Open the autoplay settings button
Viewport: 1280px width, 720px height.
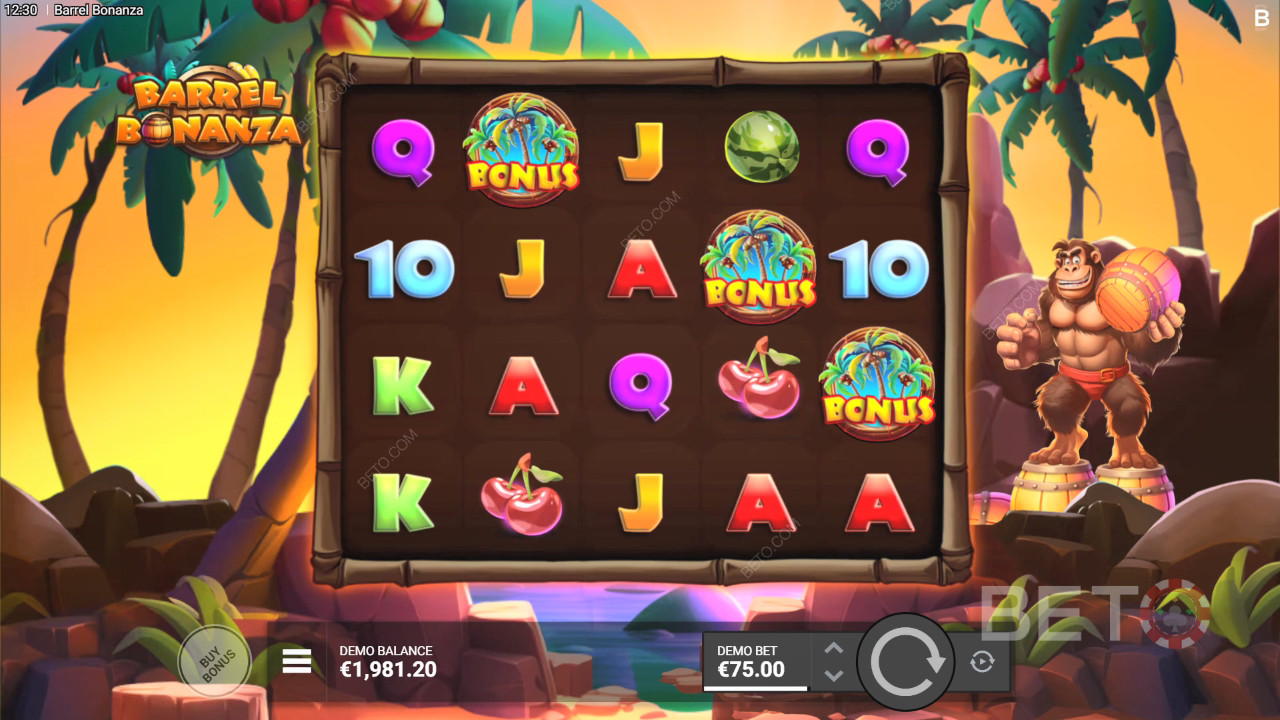click(981, 661)
